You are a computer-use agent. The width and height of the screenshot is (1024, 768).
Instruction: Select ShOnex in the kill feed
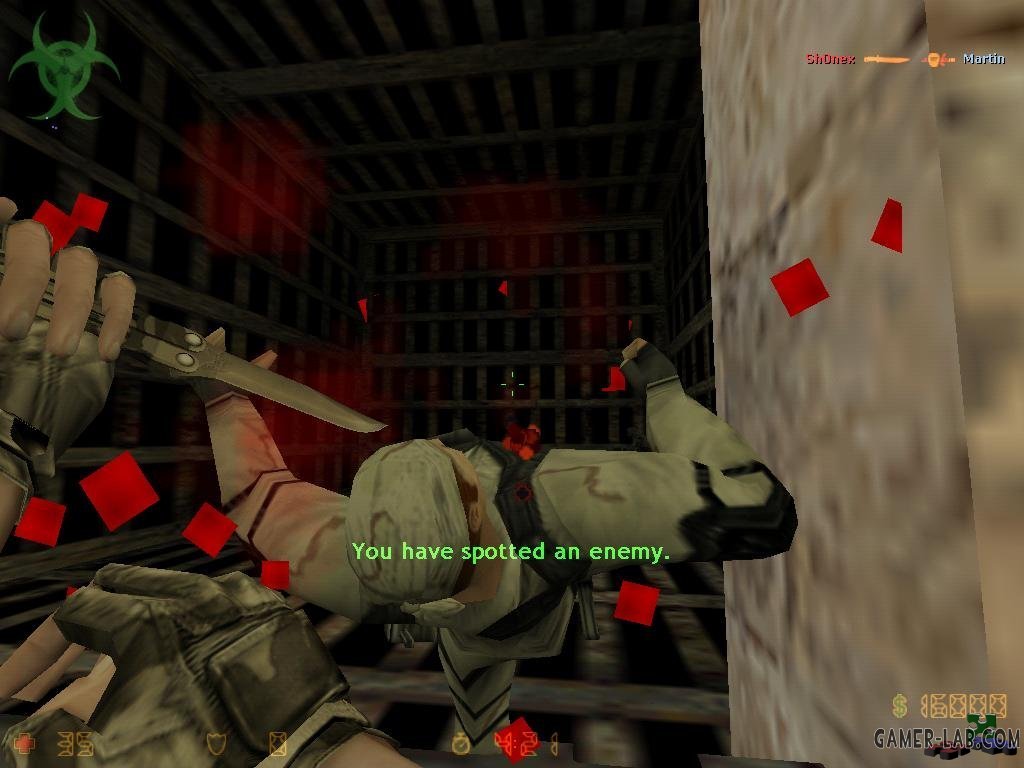(x=830, y=59)
